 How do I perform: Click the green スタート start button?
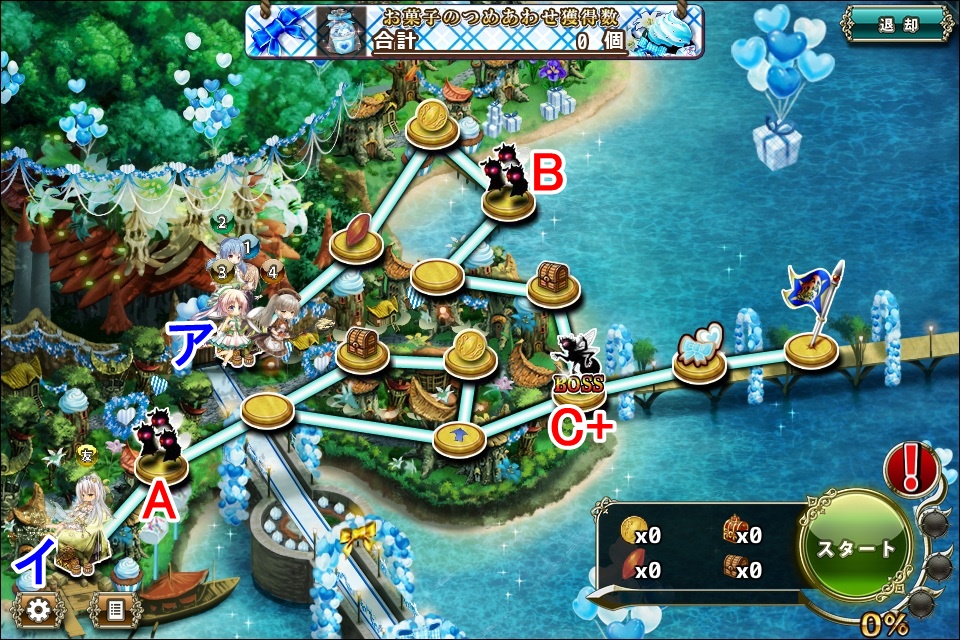coord(857,547)
